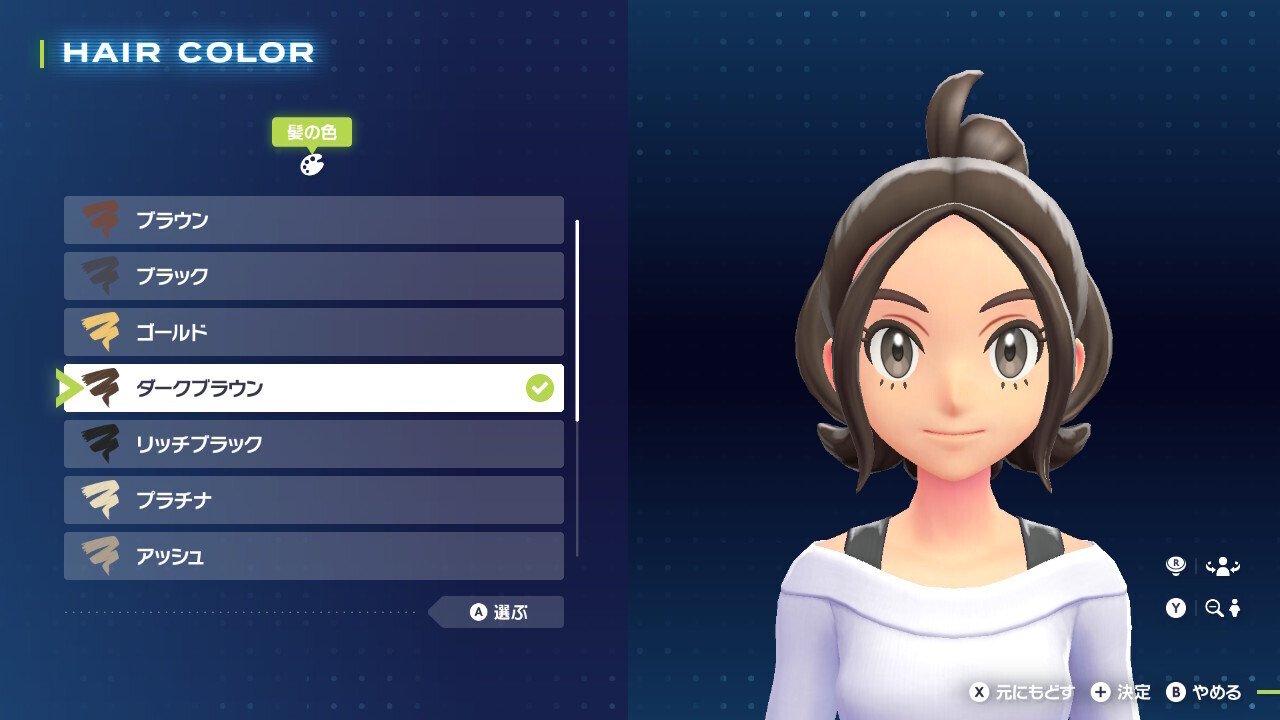Click the R shoulder button icon

1178,564
